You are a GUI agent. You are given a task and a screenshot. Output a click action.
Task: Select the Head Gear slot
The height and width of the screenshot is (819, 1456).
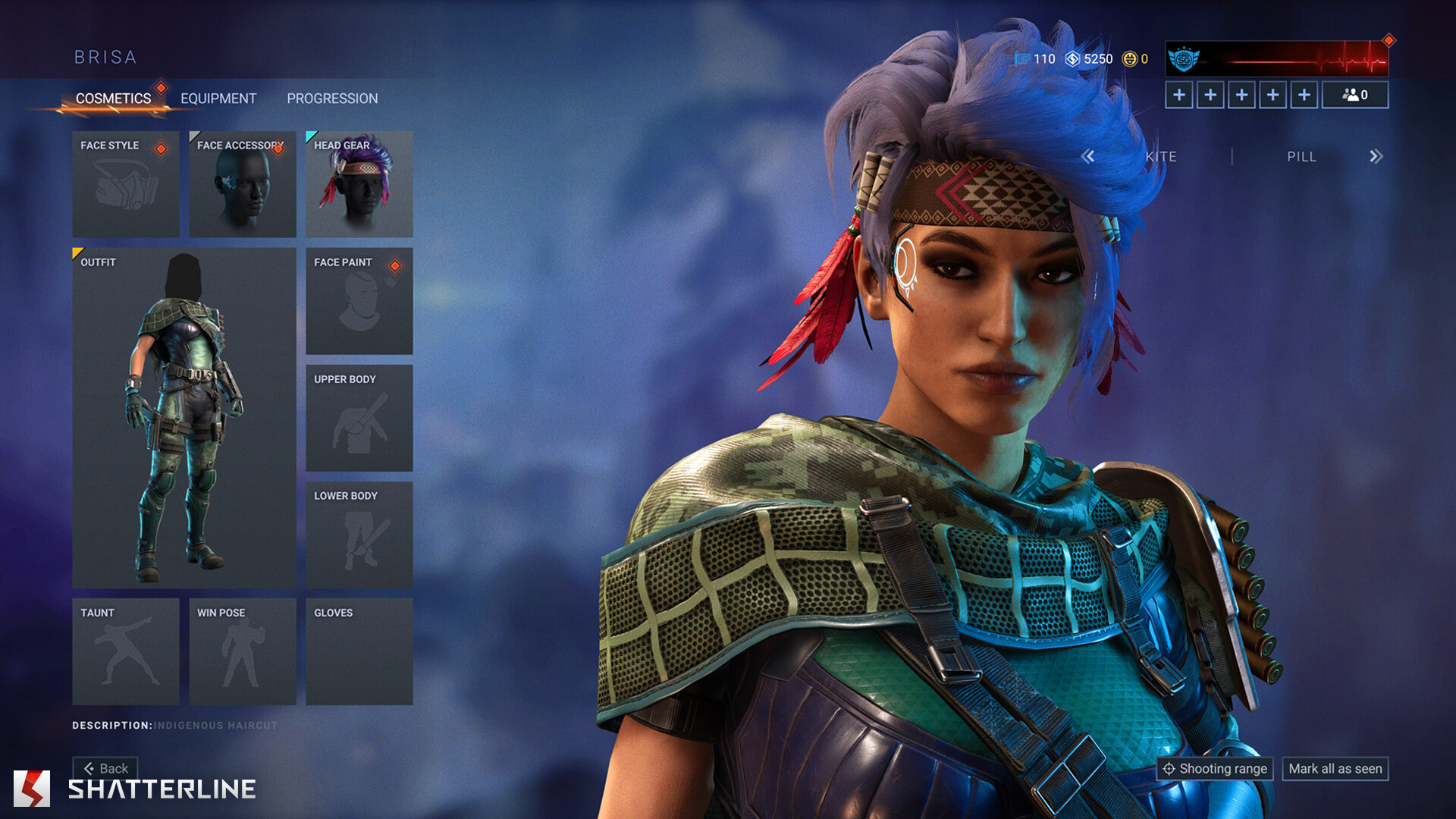(x=359, y=184)
